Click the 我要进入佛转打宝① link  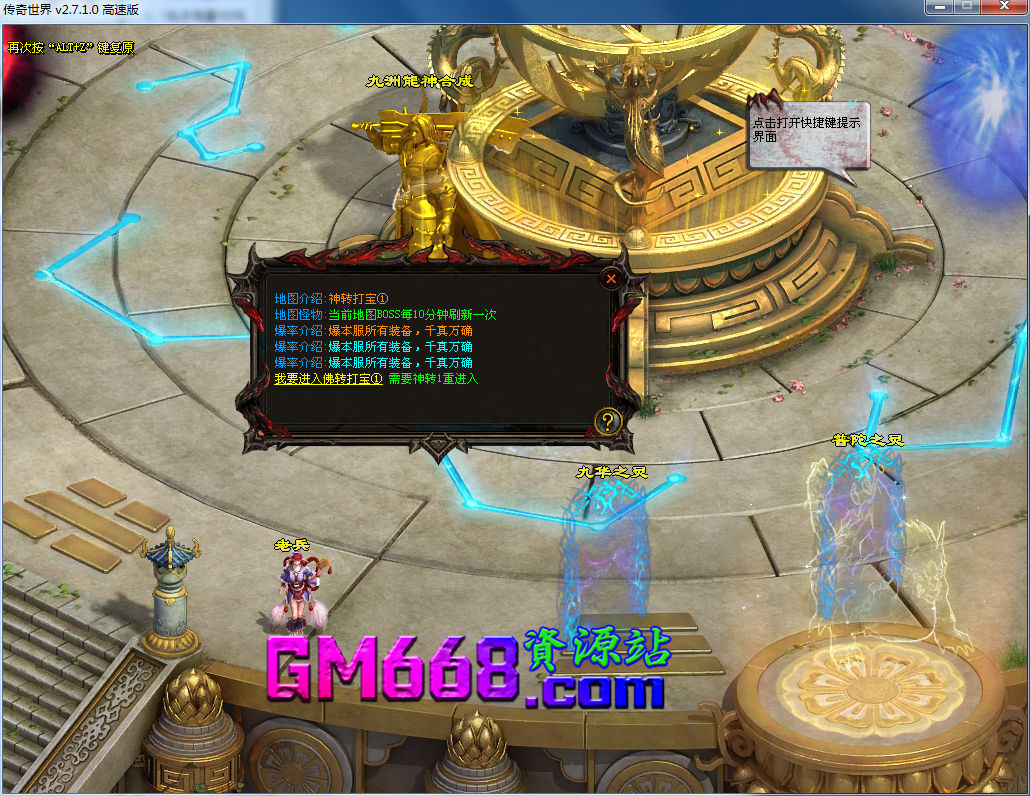328,379
